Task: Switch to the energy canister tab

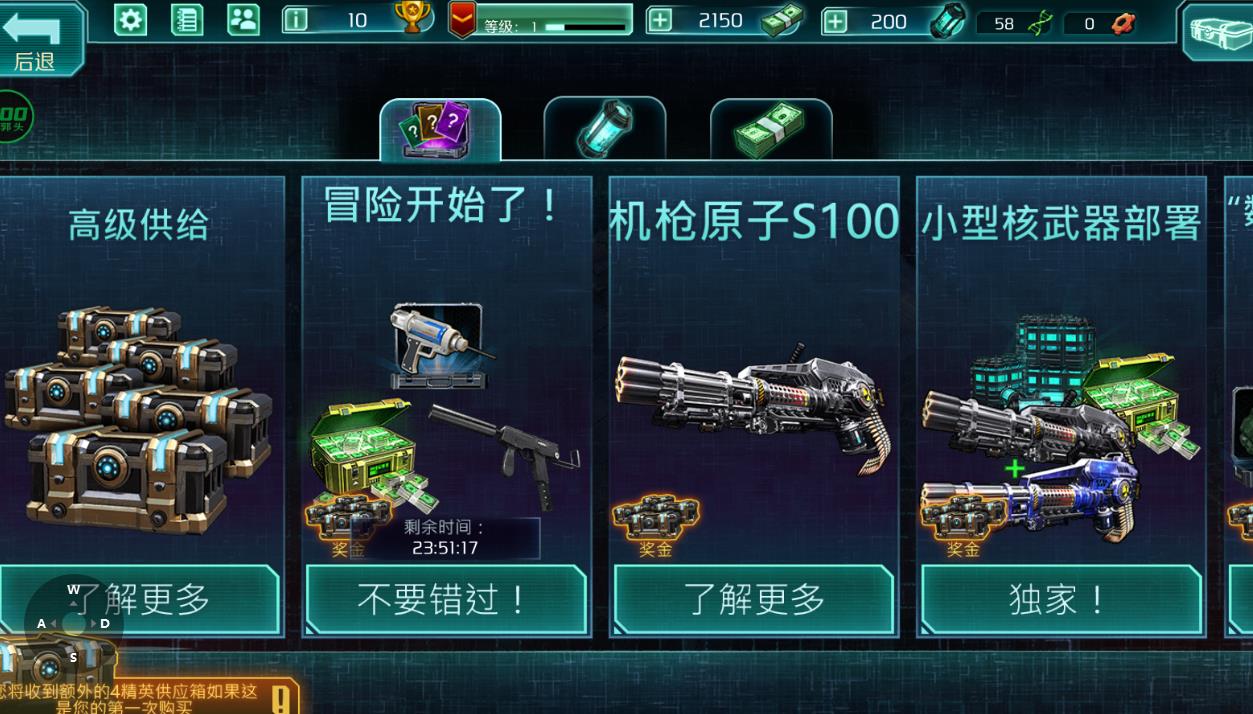Action: pyautogui.click(x=604, y=130)
